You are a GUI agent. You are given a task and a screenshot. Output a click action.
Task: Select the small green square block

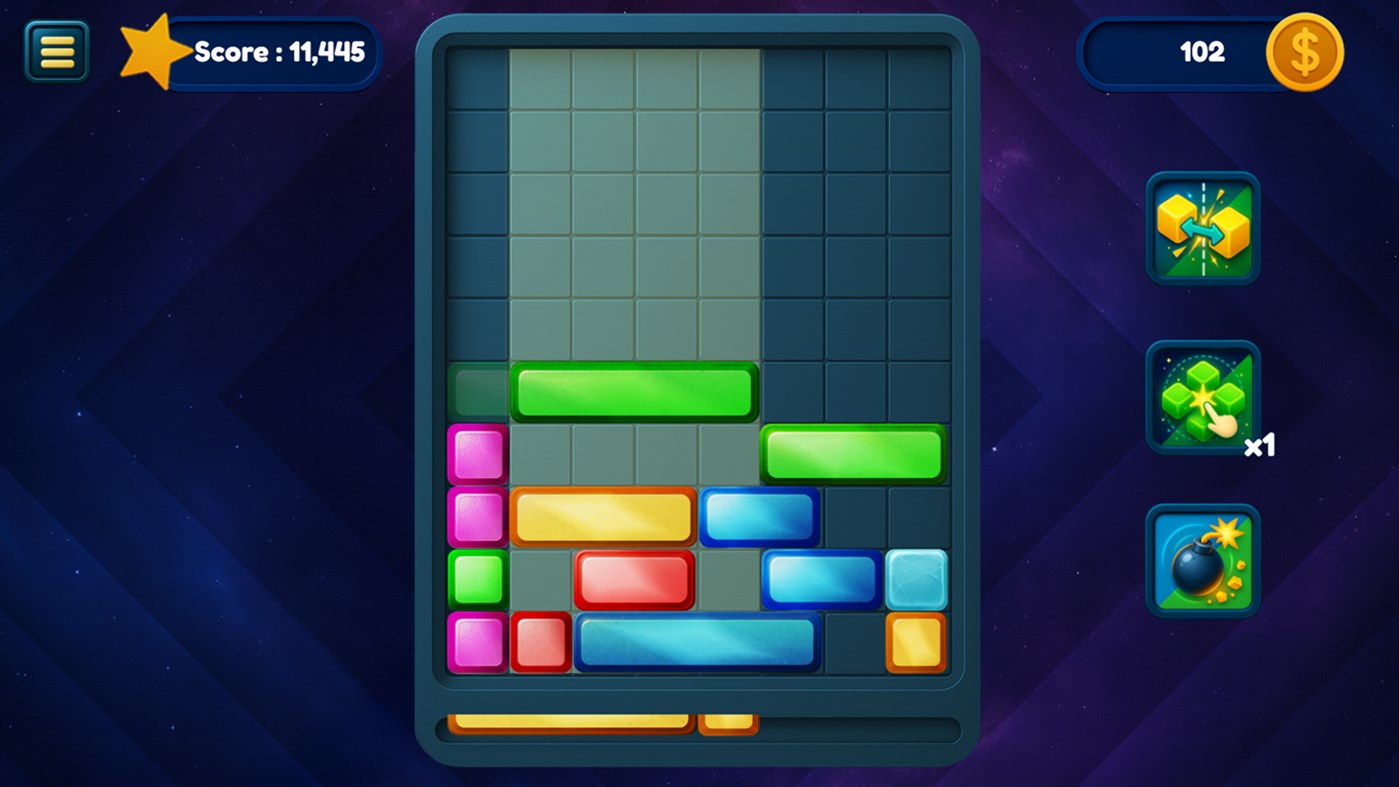pyautogui.click(x=477, y=579)
